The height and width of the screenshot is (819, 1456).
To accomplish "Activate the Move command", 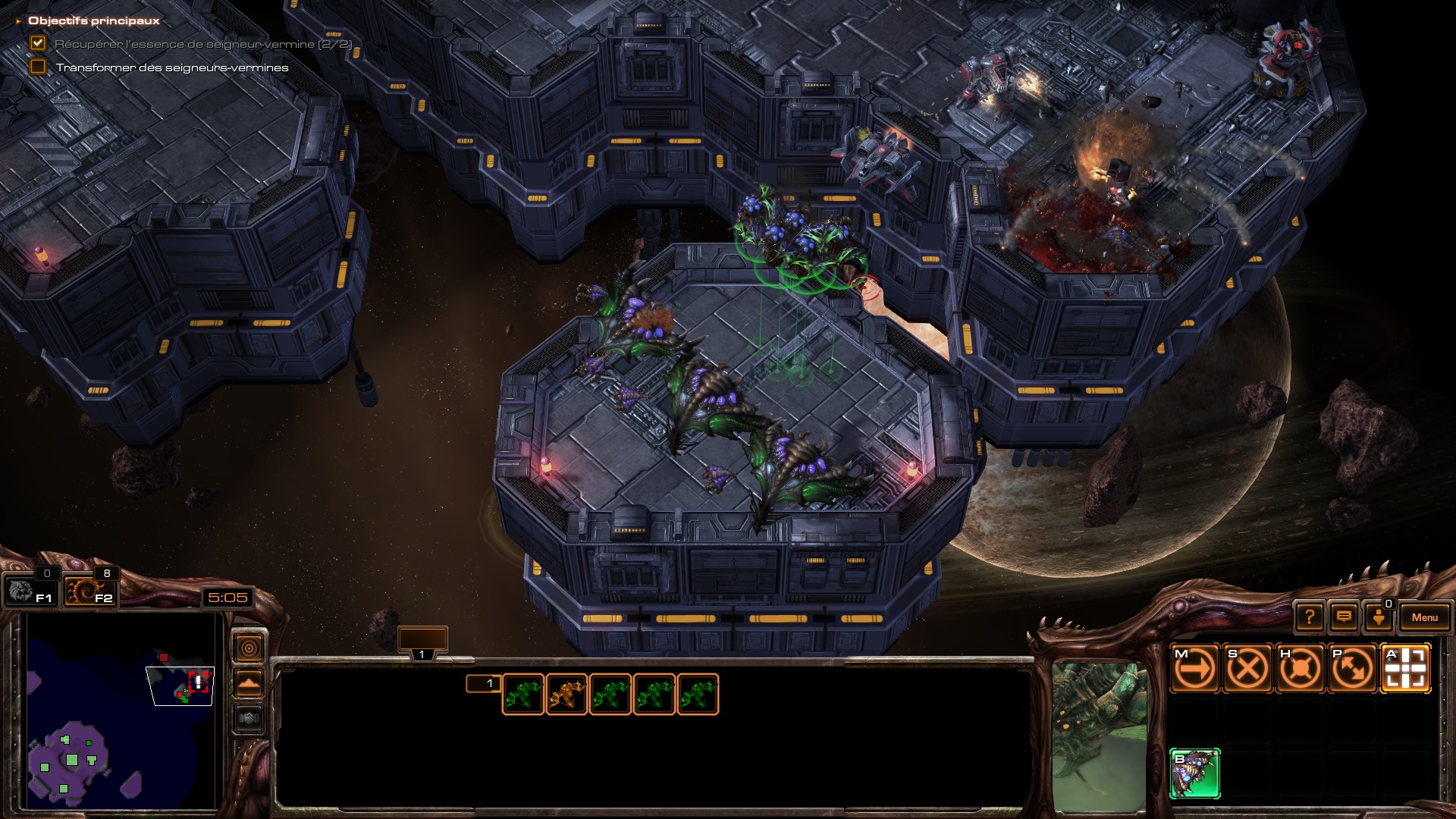I will (1195, 669).
